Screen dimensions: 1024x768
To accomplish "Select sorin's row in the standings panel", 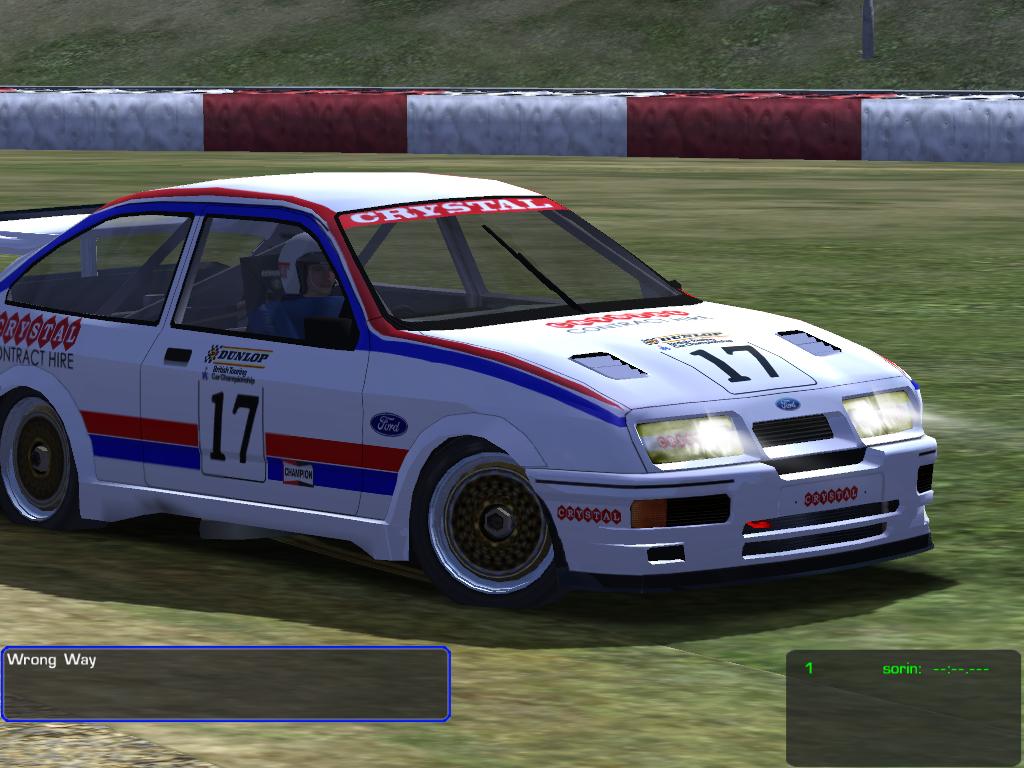I will click(x=900, y=668).
